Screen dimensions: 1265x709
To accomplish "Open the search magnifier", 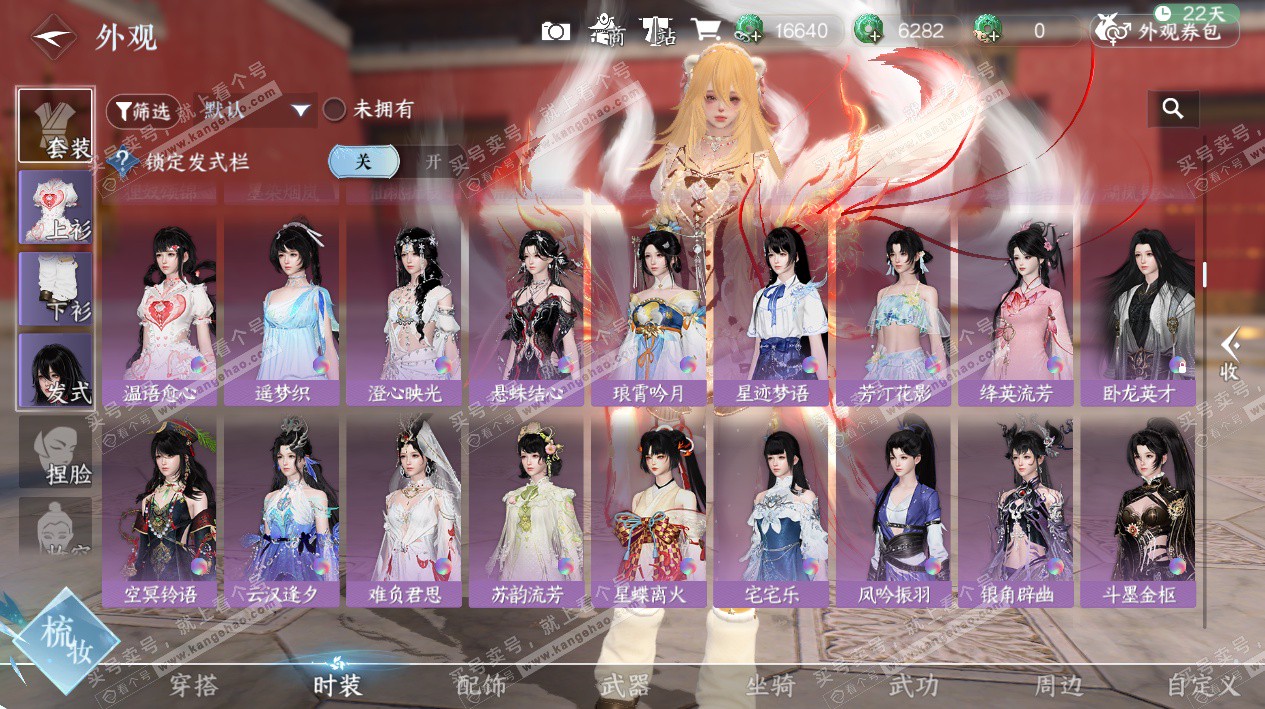I will pyautogui.click(x=1173, y=109).
